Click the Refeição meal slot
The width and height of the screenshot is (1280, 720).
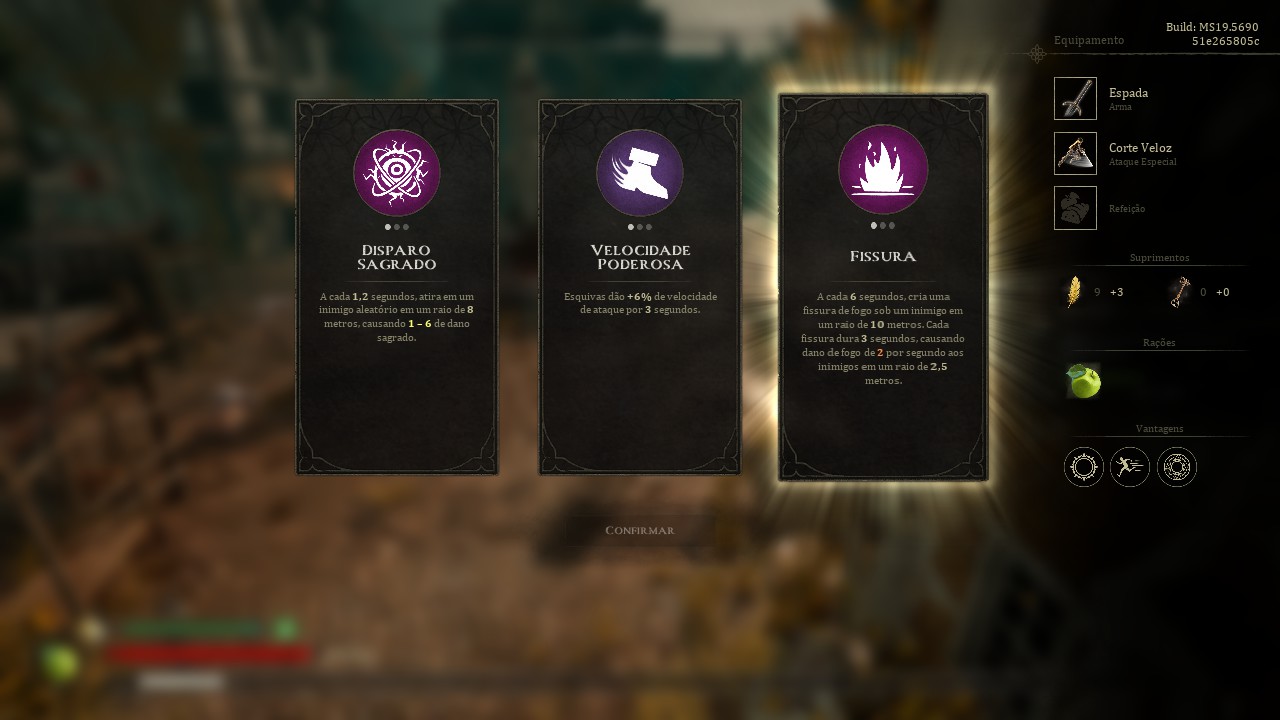[1075, 208]
